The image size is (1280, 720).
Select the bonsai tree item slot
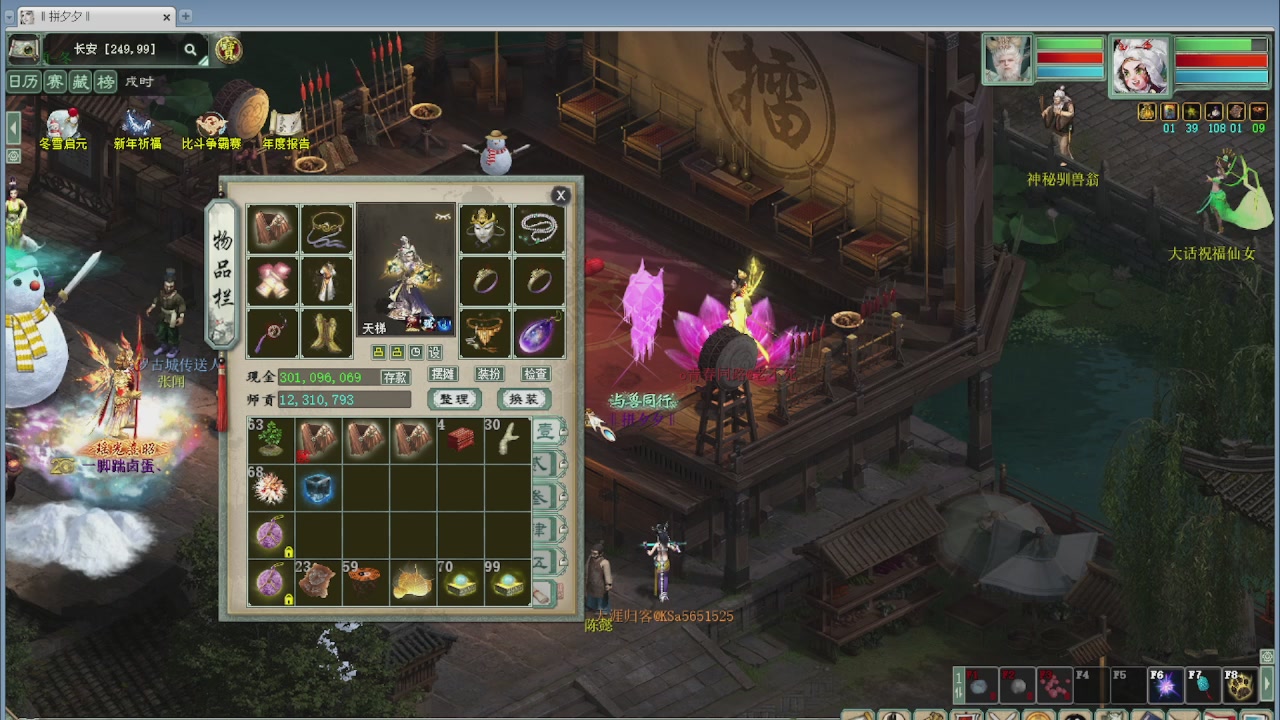click(271, 440)
